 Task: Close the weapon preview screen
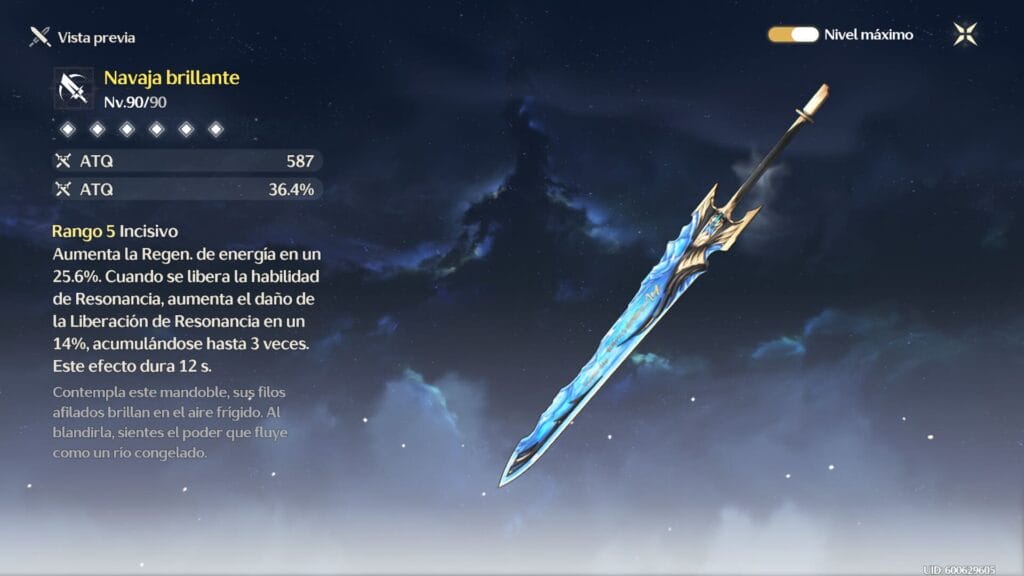[x=965, y=35]
